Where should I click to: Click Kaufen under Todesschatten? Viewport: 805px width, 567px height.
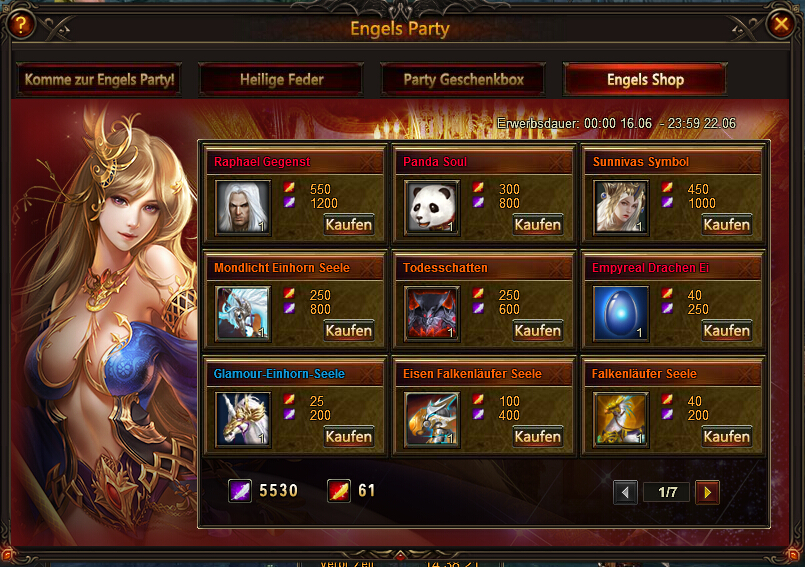pos(537,331)
